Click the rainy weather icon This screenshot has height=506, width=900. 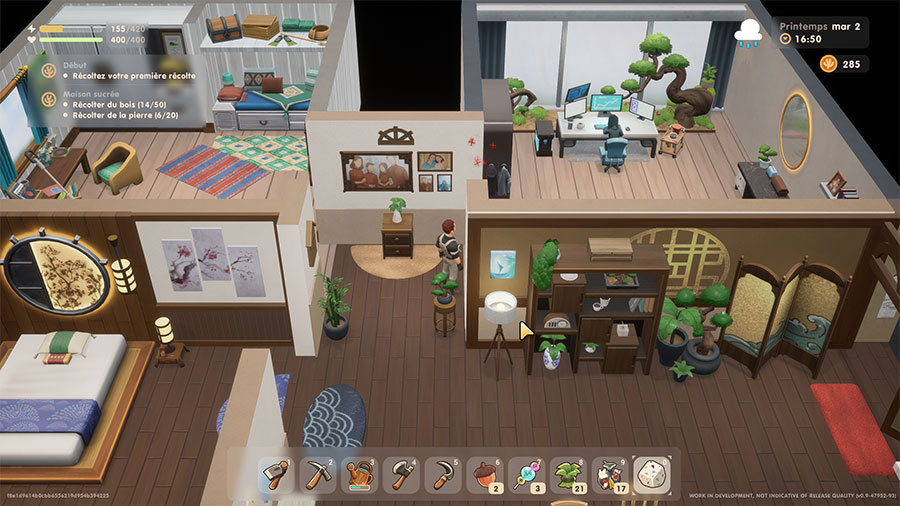pos(748,33)
